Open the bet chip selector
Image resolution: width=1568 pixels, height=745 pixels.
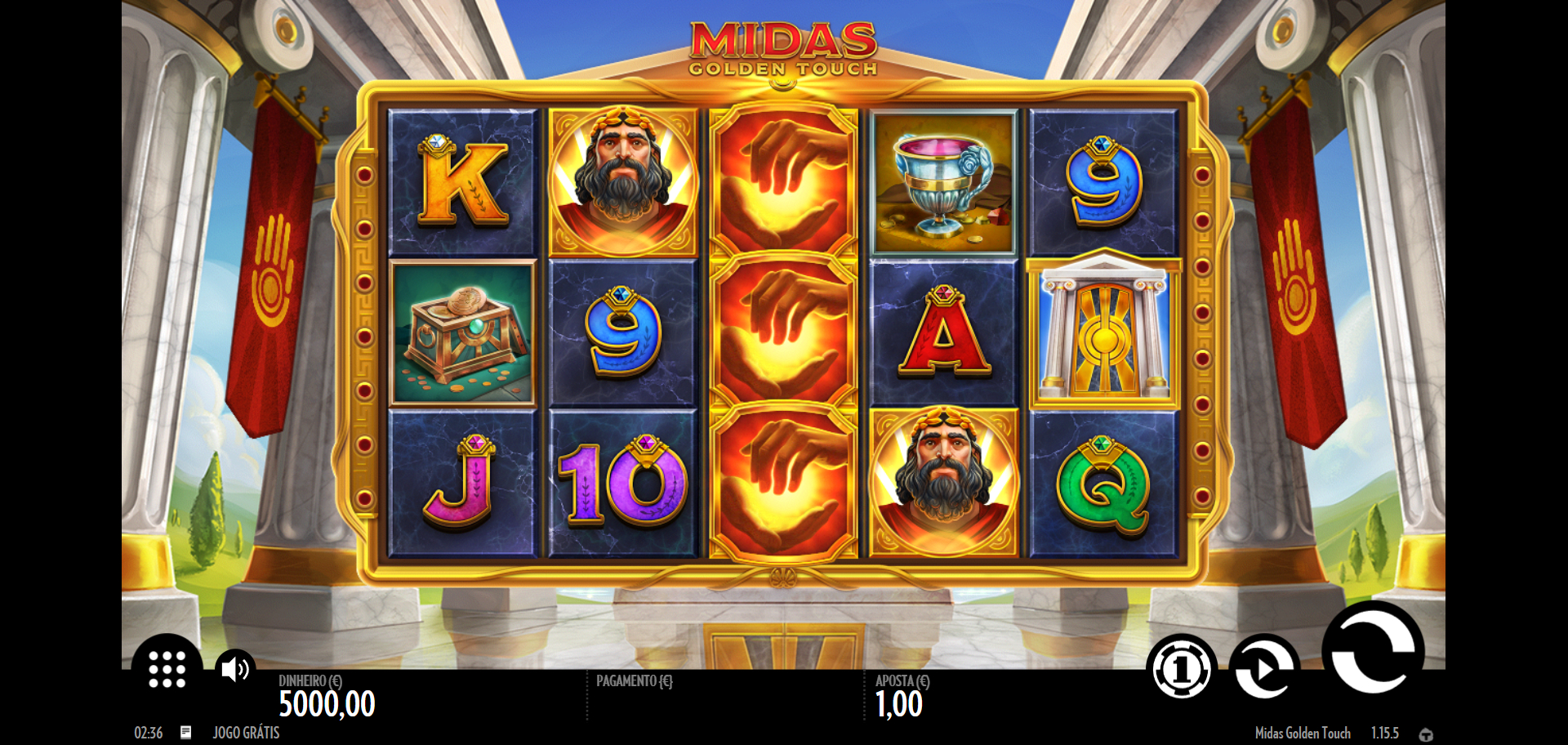[x=1181, y=669]
